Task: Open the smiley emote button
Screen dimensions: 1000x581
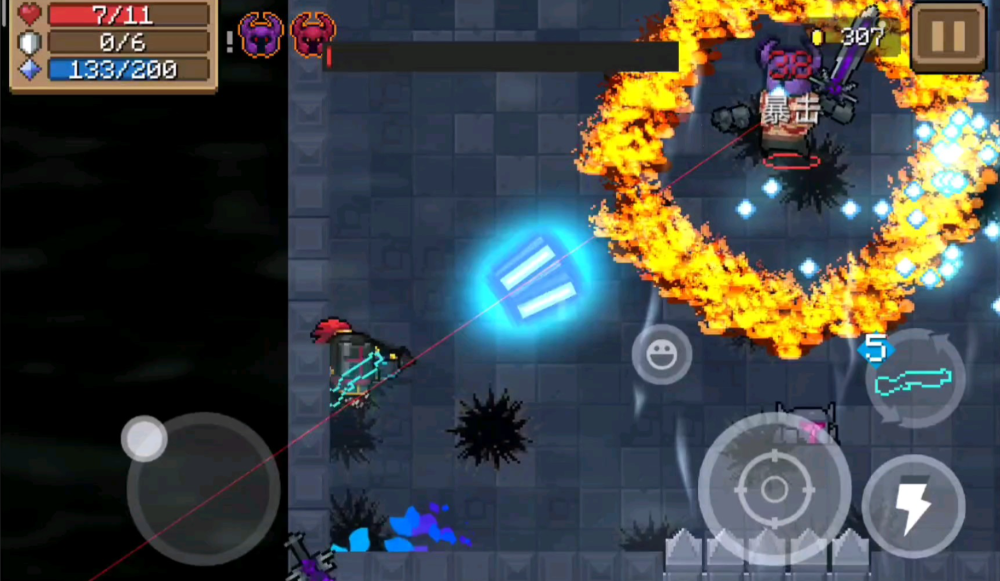Action: (661, 354)
